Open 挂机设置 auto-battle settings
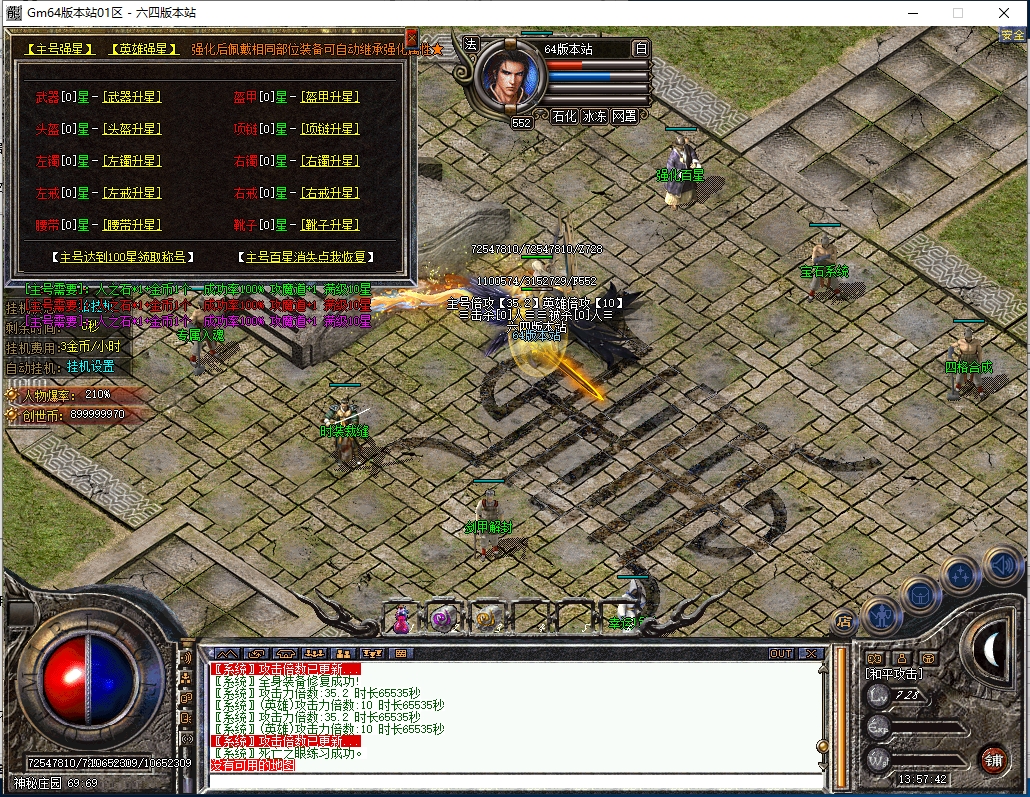Image resolution: width=1030 pixels, height=797 pixels. tap(91, 366)
